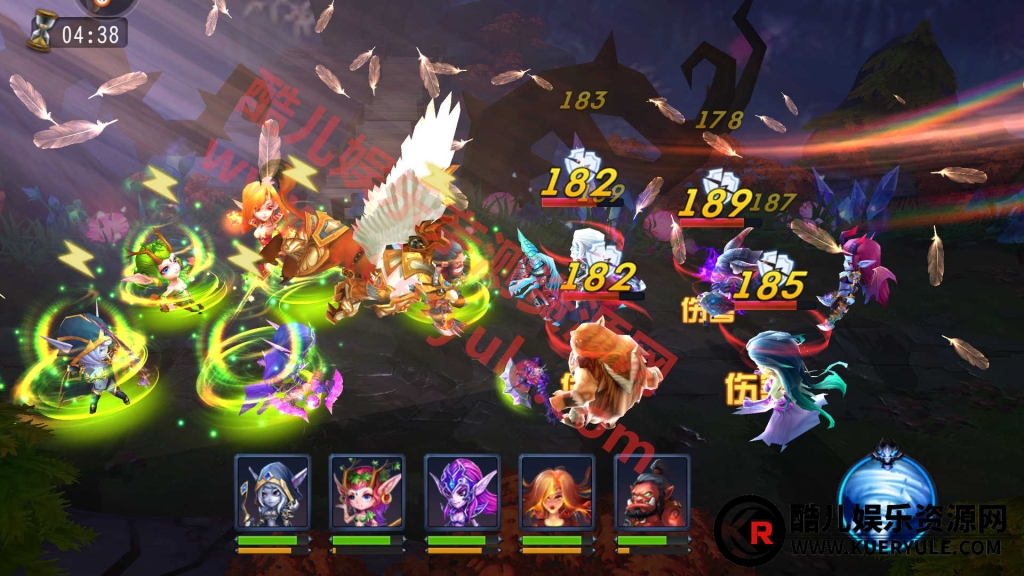Select the hooded silver-haired archer portrait
1024x576 pixels.
(272, 491)
